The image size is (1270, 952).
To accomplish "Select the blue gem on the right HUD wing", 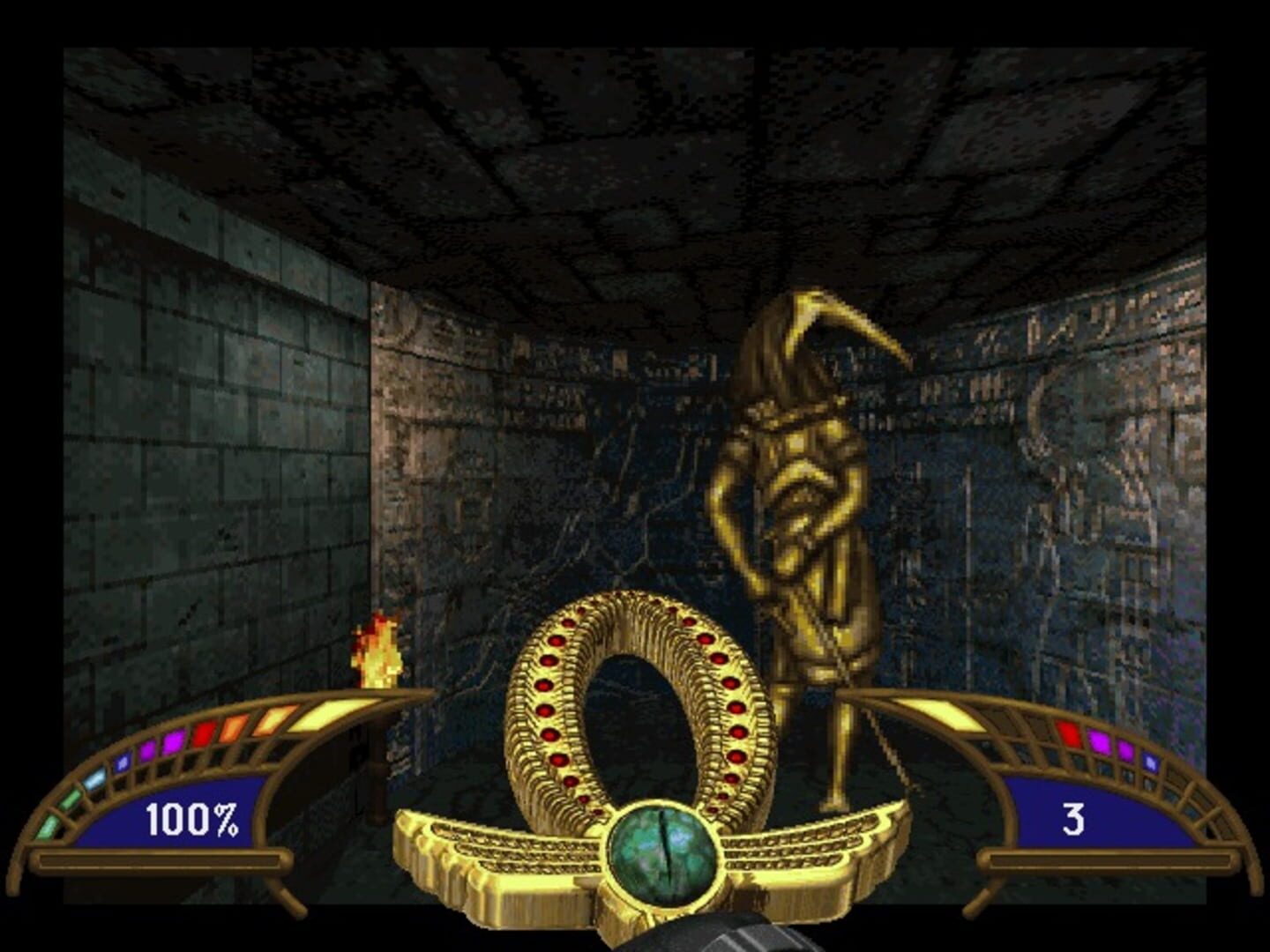I will click(1150, 762).
